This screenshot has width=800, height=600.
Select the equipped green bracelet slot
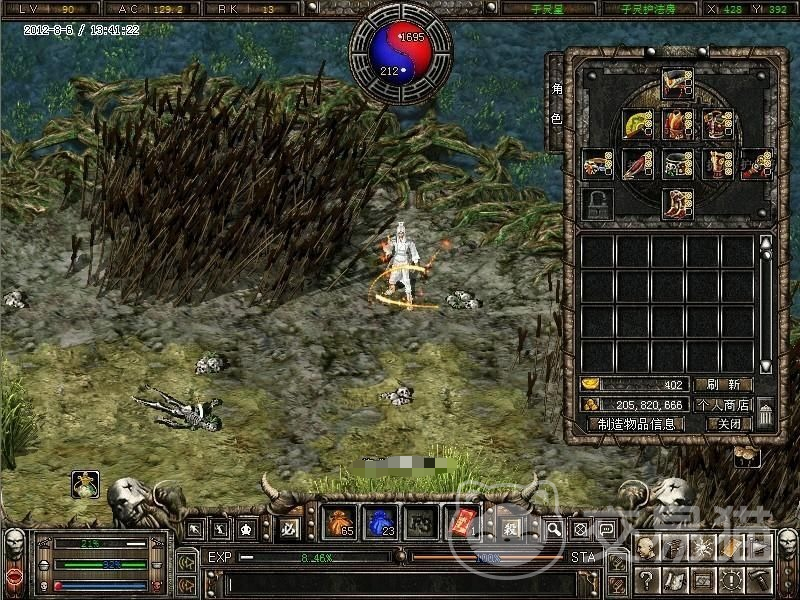coord(678,164)
